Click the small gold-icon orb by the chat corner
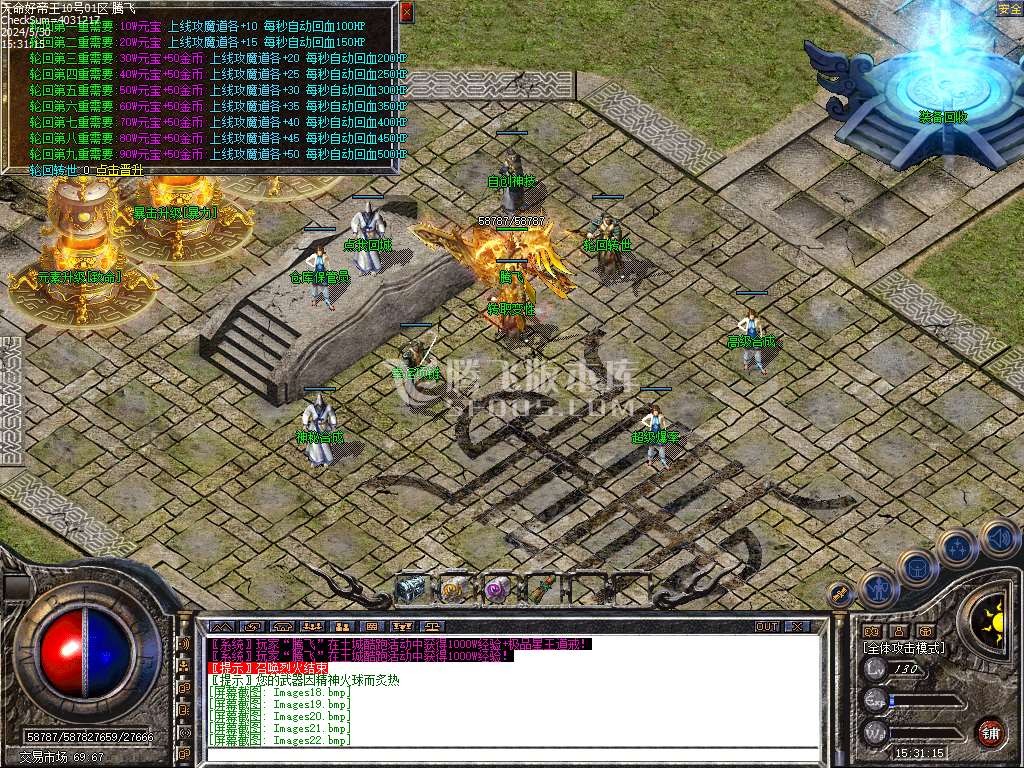The height and width of the screenshot is (768, 1024). coord(842,595)
